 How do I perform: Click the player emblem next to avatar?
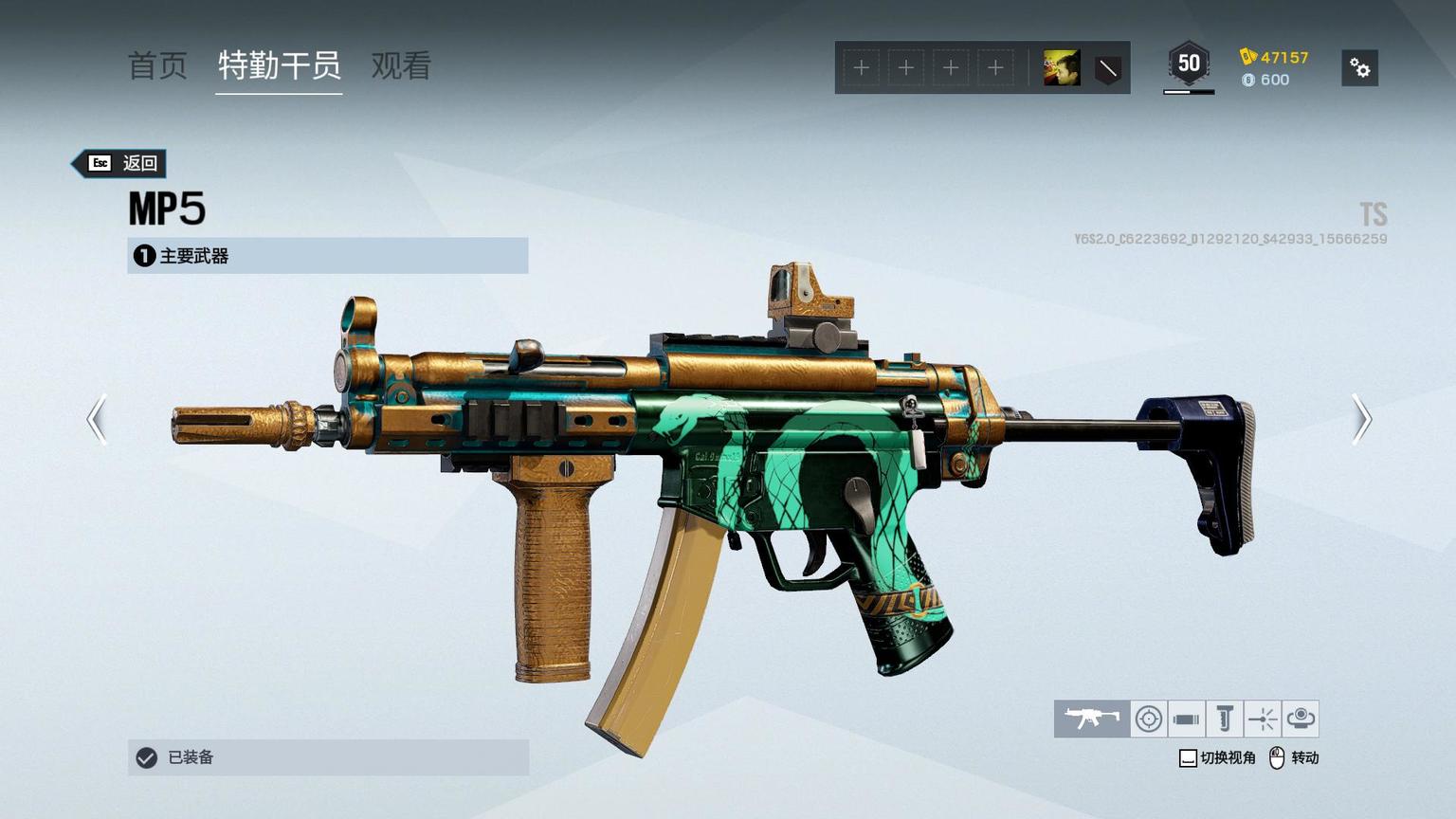[x=1107, y=68]
